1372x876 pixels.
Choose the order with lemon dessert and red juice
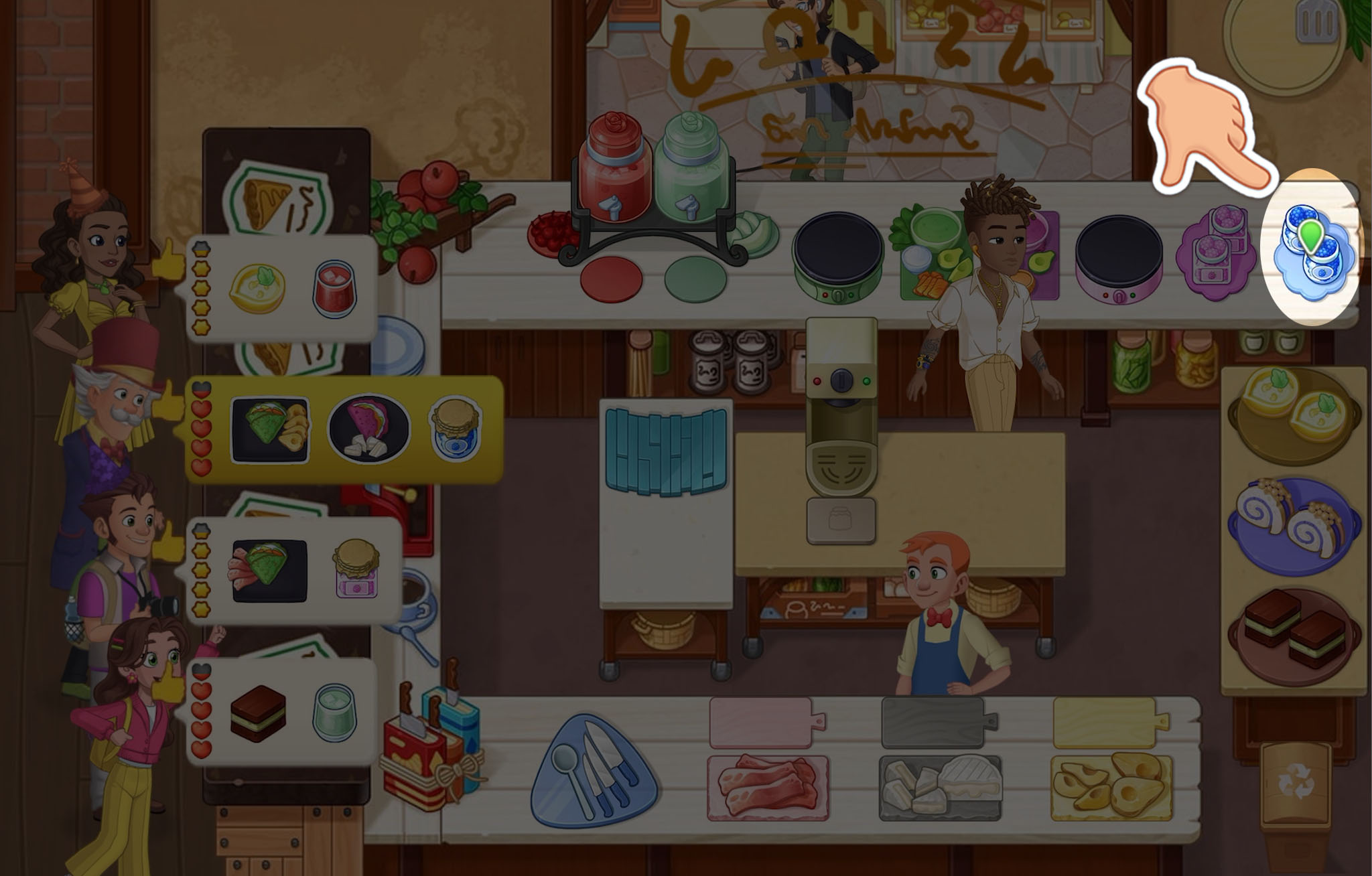281,289
